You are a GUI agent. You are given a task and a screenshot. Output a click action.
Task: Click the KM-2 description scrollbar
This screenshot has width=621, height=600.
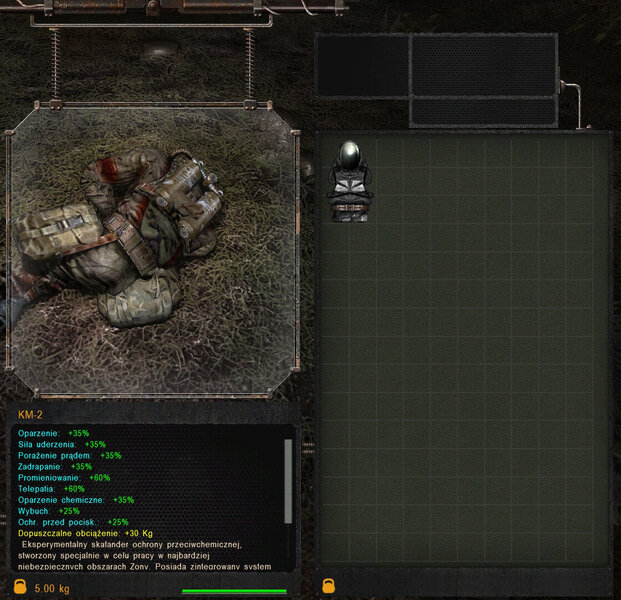[x=289, y=480]
